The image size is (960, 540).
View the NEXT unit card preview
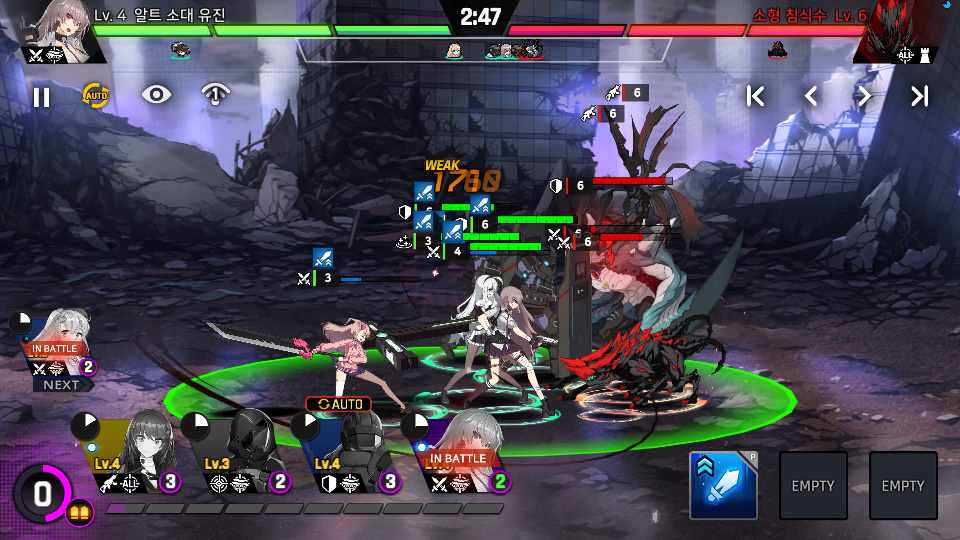click(58, 345)
